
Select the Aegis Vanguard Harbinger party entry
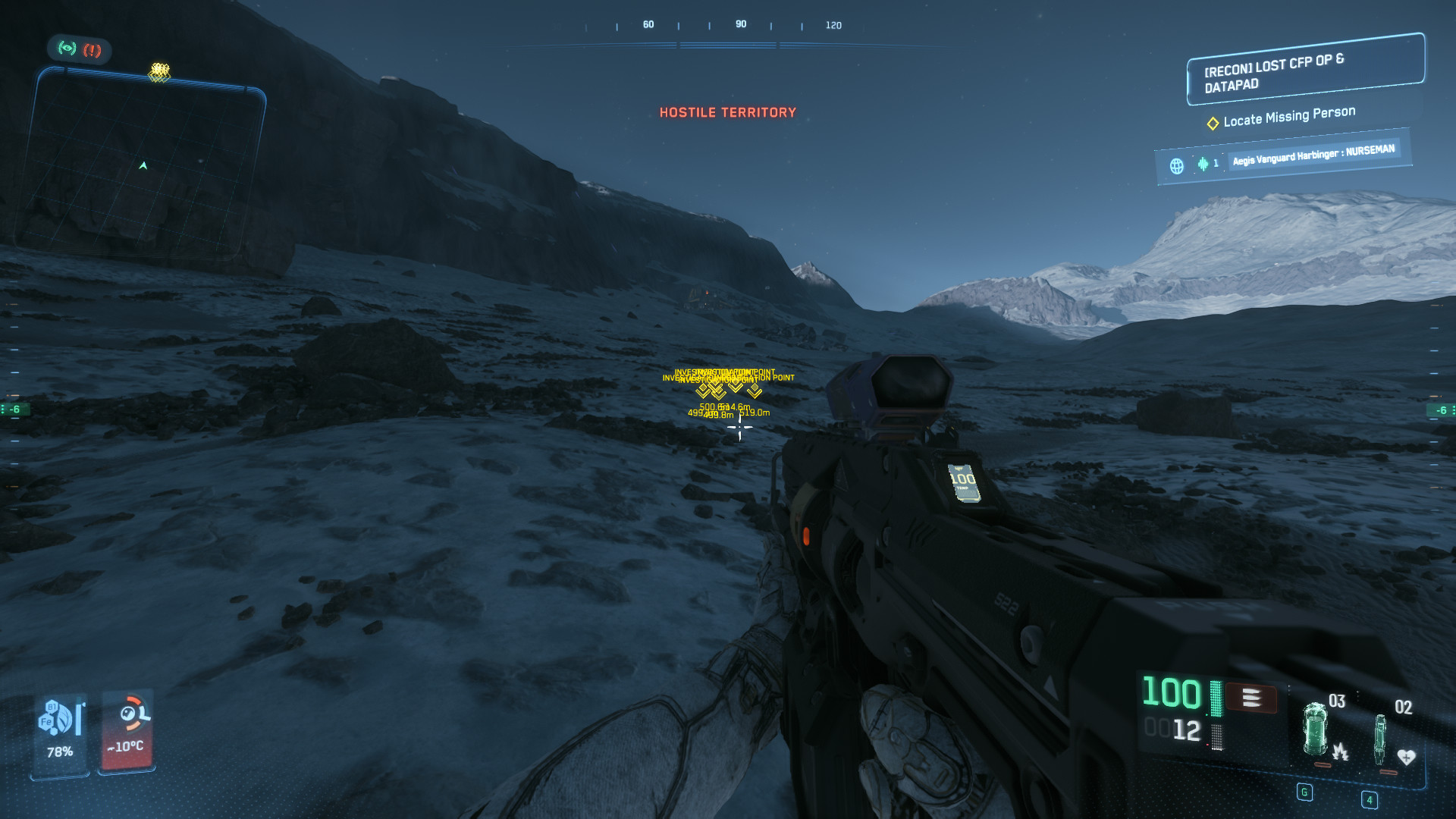point(1313,155)
